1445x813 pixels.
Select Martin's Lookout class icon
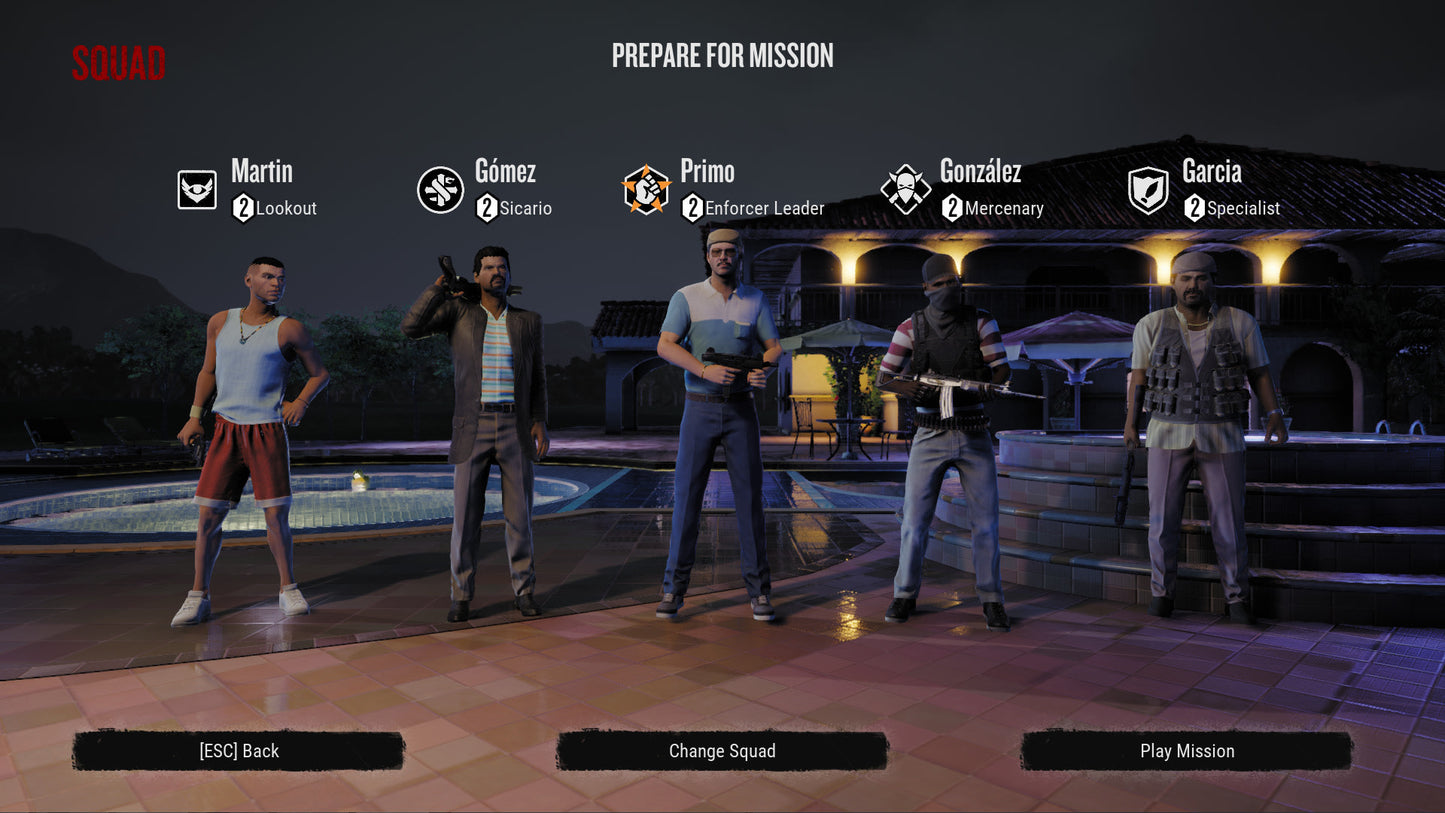point(196,189)
